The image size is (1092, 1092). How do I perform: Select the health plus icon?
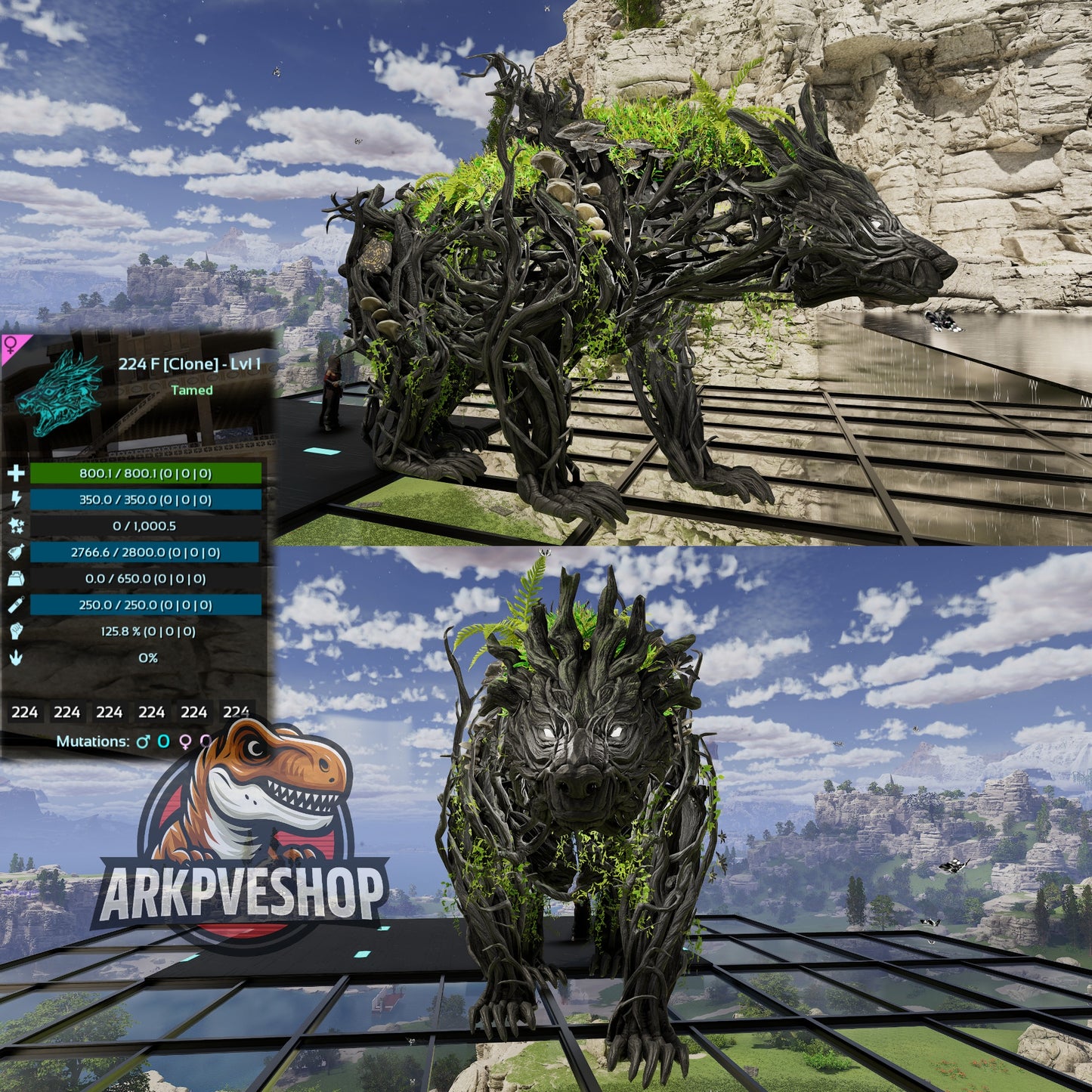click(x=15, y=475)
